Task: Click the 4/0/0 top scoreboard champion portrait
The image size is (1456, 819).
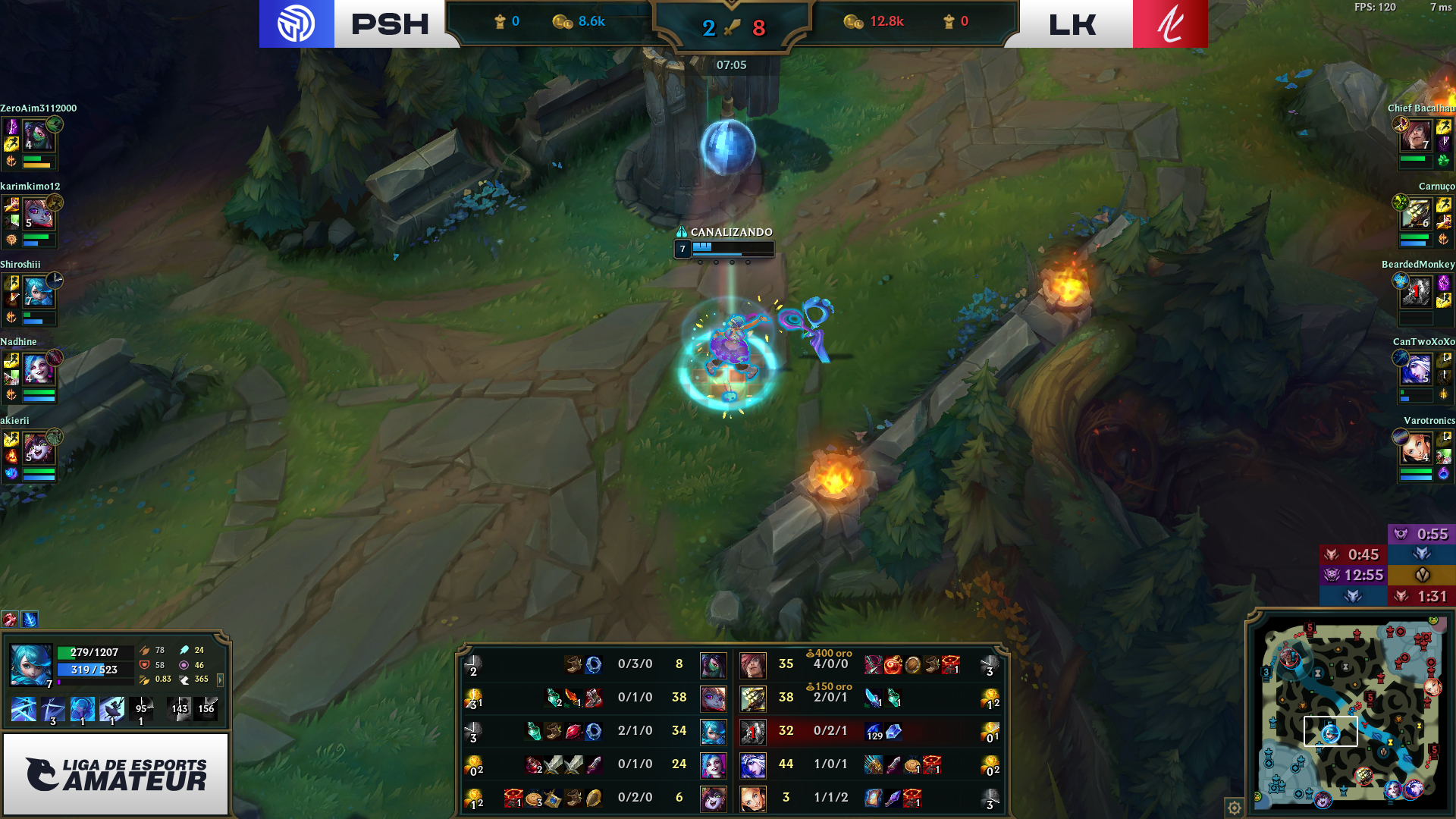Action: (753, 664)
